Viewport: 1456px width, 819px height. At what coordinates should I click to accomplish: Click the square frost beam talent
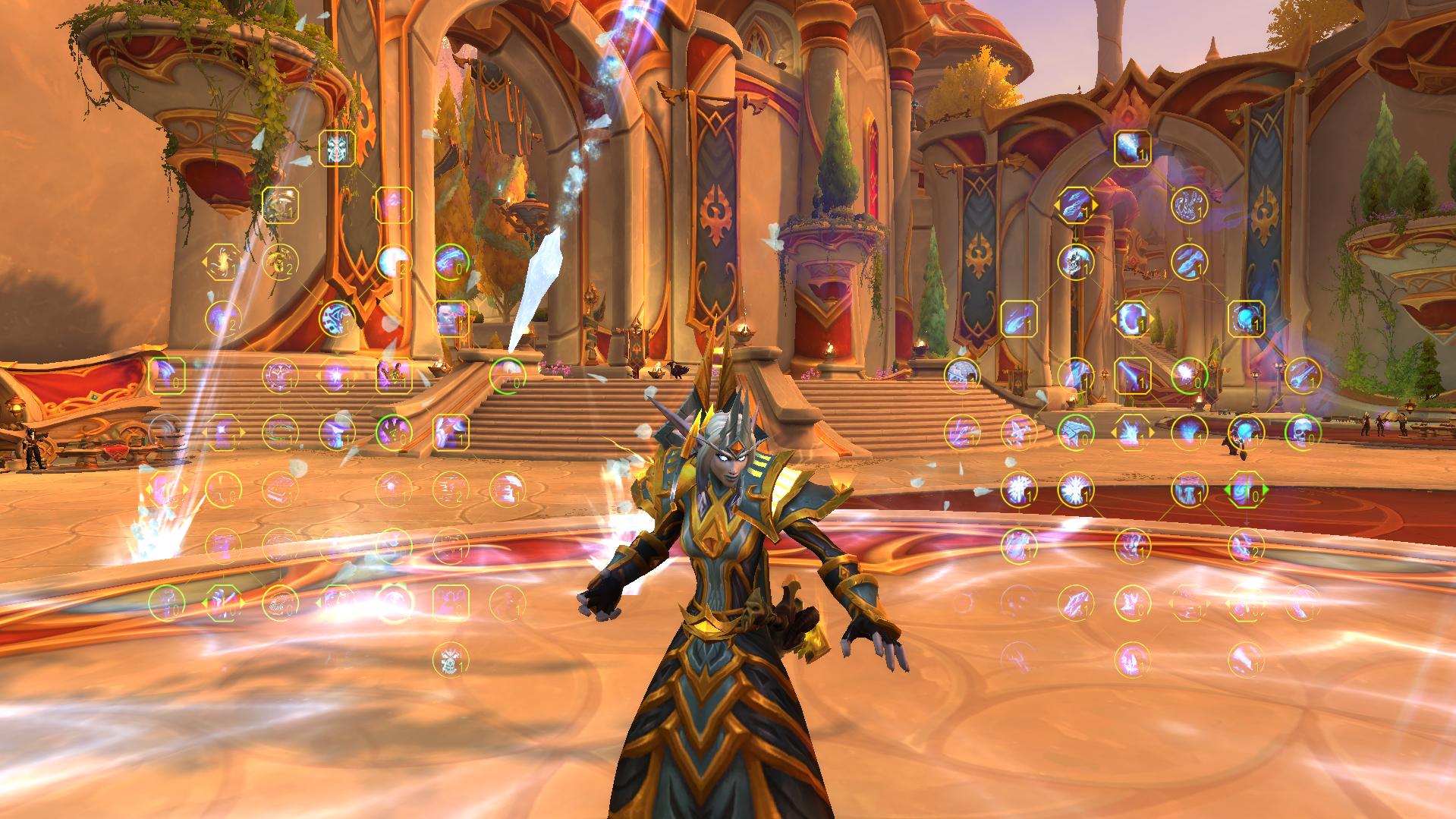[x=1132, y=375]
